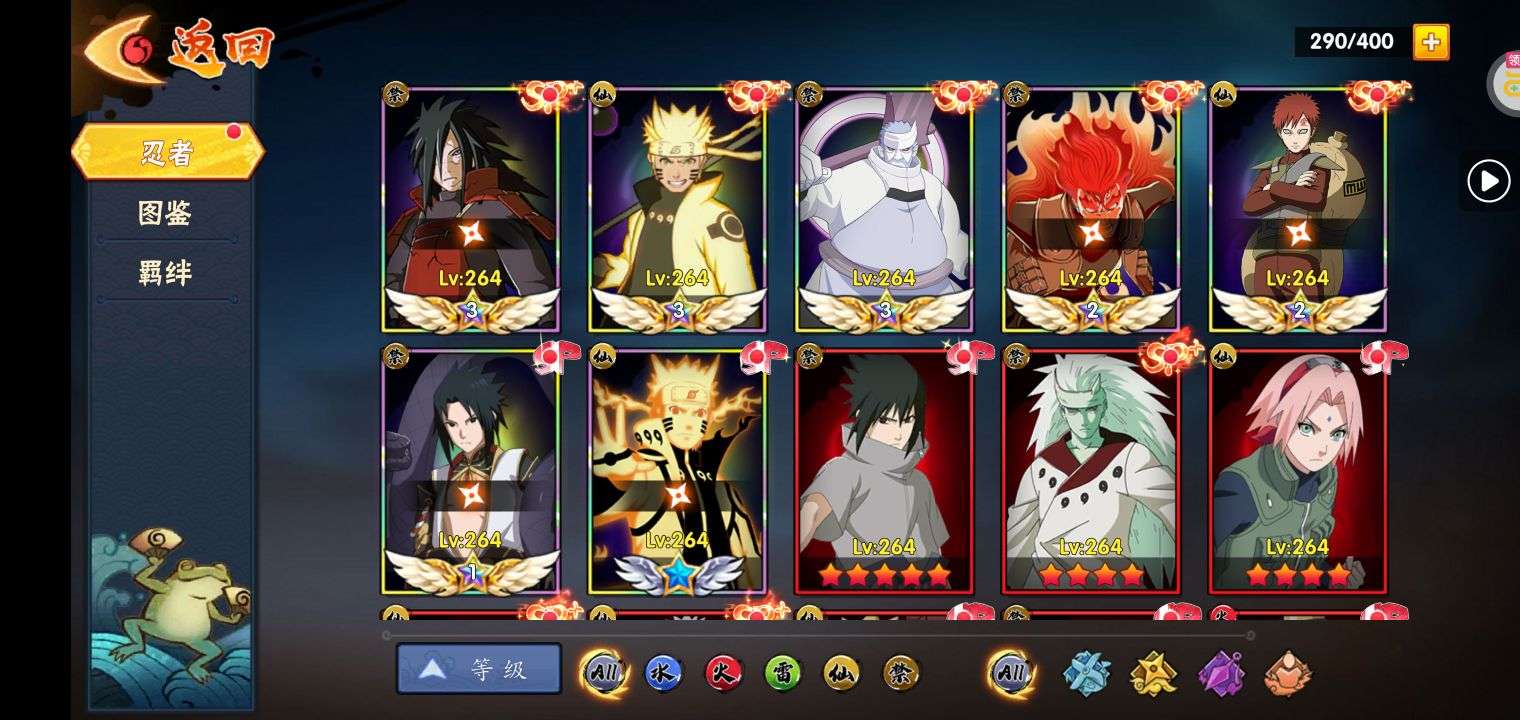Switch to the 羁绊 tab
Image resolution: width=1520 pixels, height=720 pixels.
point(165,273)
